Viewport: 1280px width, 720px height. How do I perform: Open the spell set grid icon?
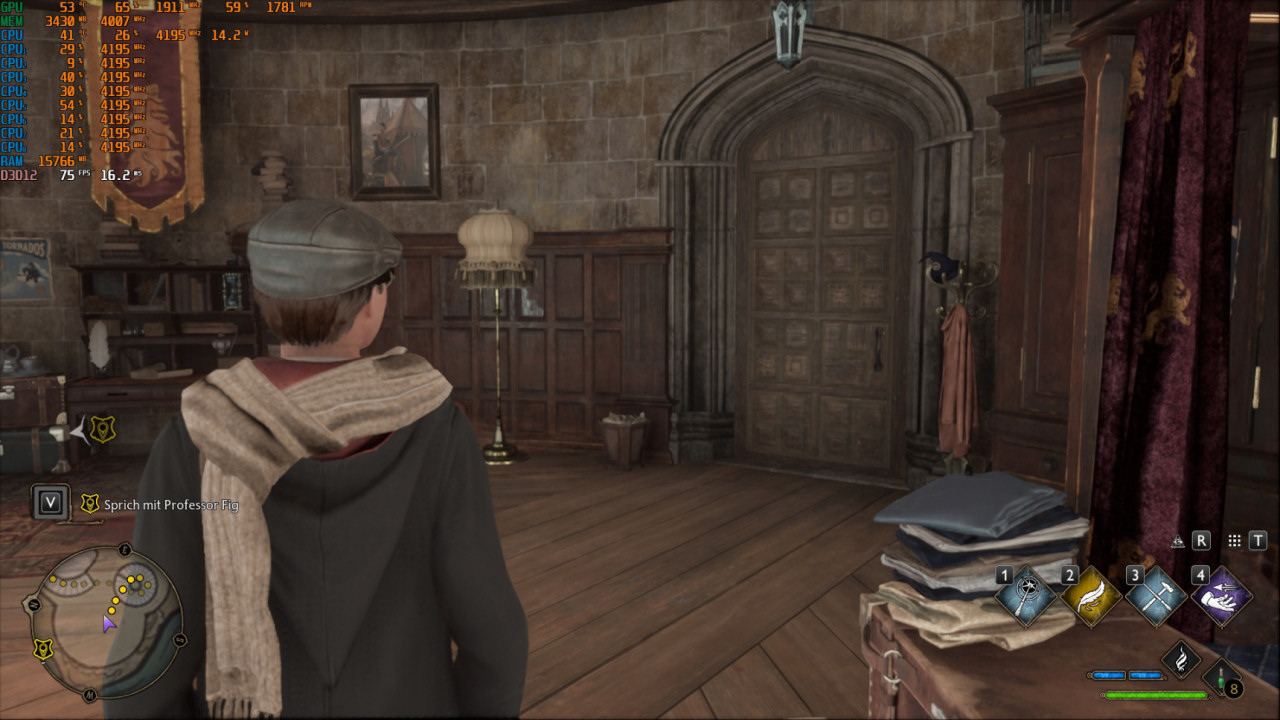click(1235, 541)
